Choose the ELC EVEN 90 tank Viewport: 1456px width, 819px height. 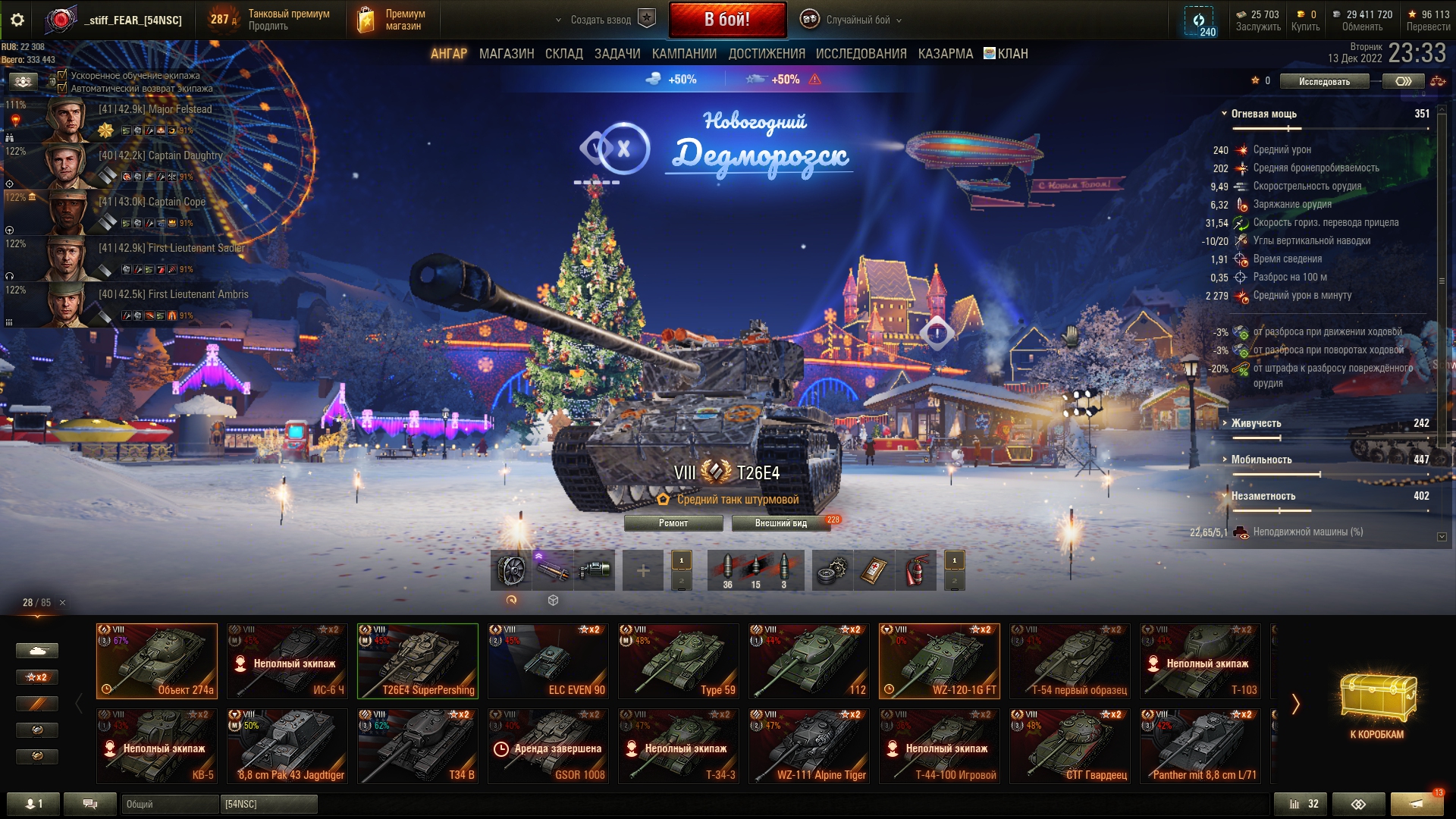tap(548, 661)
